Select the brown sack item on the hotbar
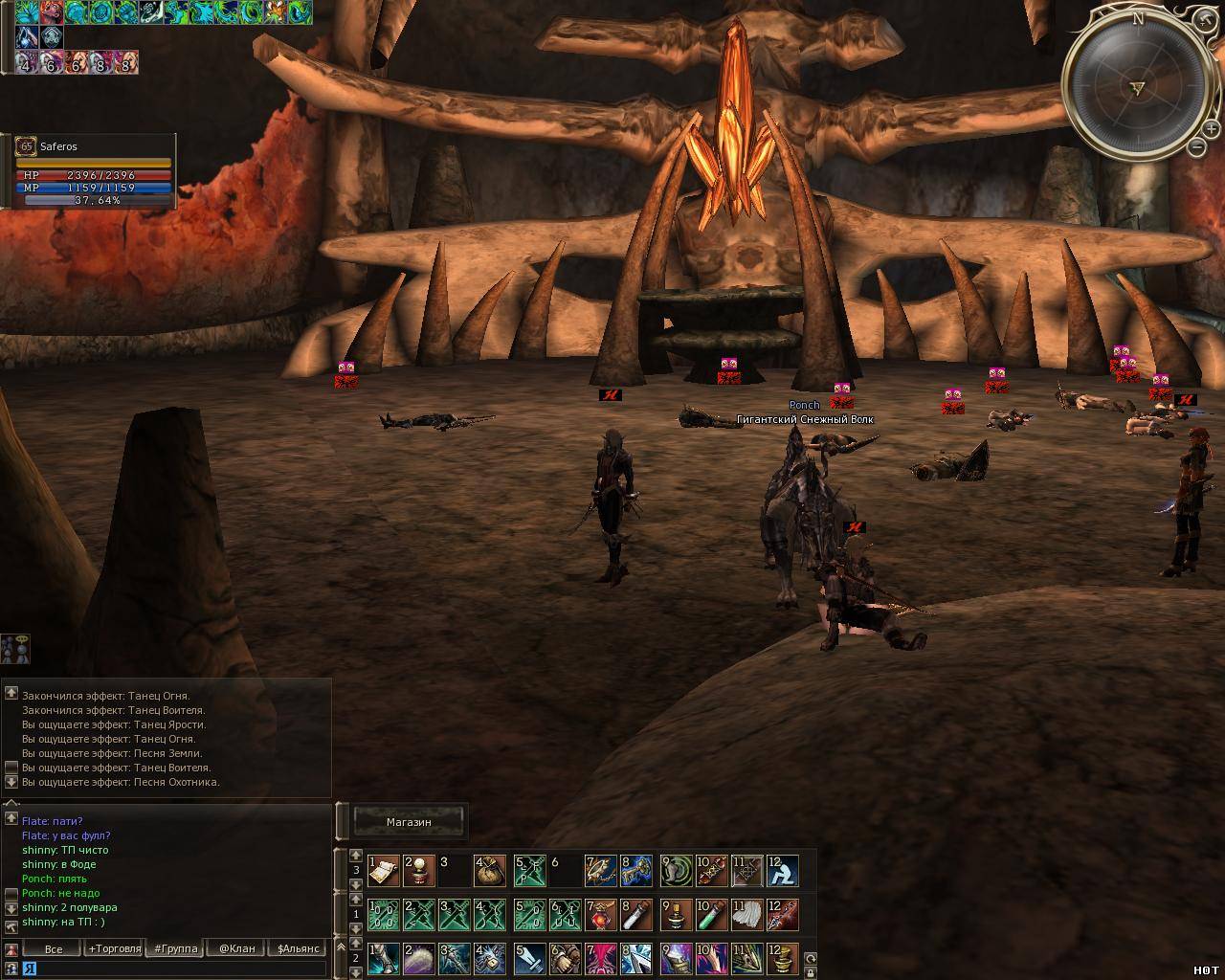 (x=489, y=871)
